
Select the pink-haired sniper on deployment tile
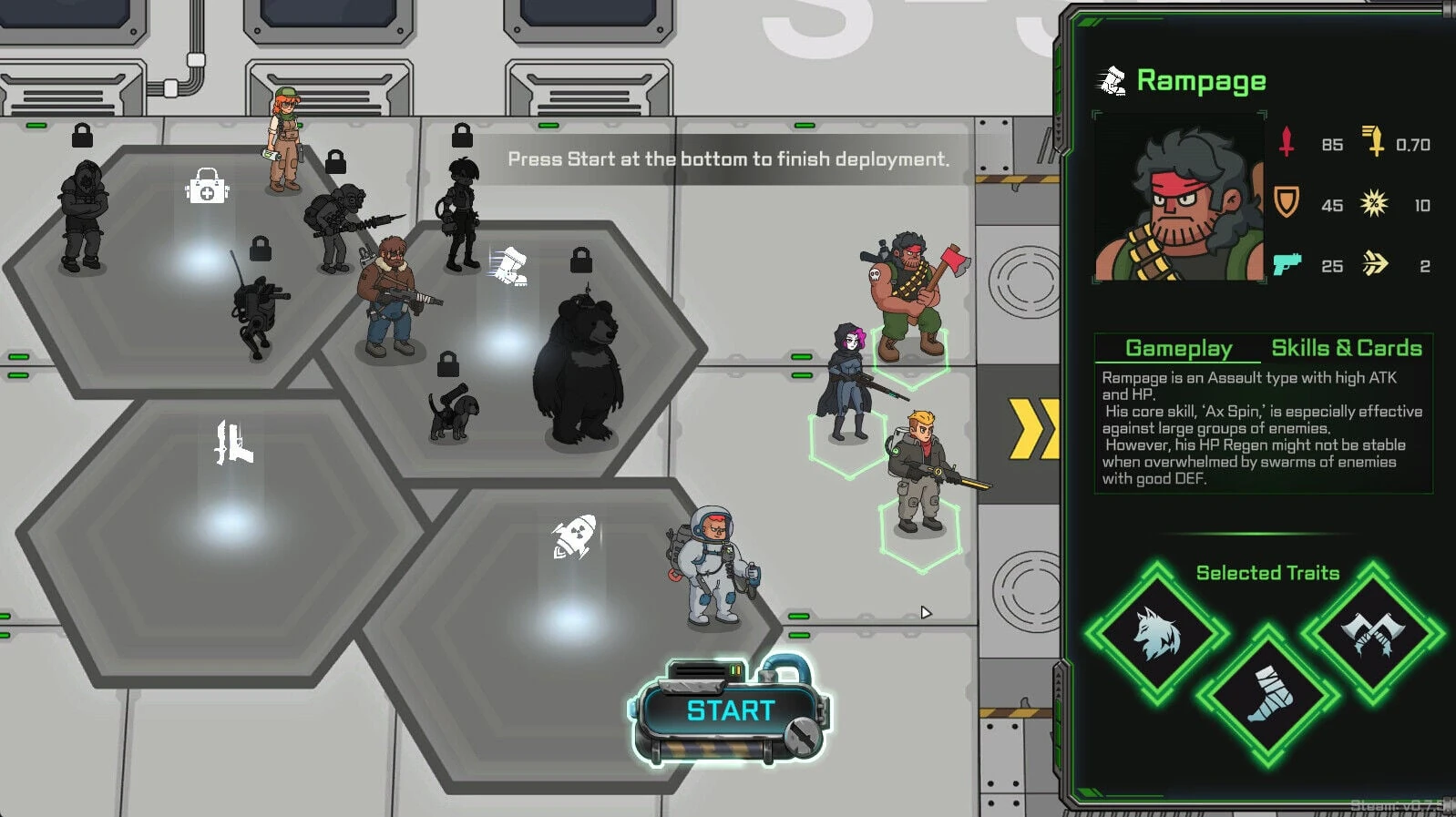pos(849,383)
